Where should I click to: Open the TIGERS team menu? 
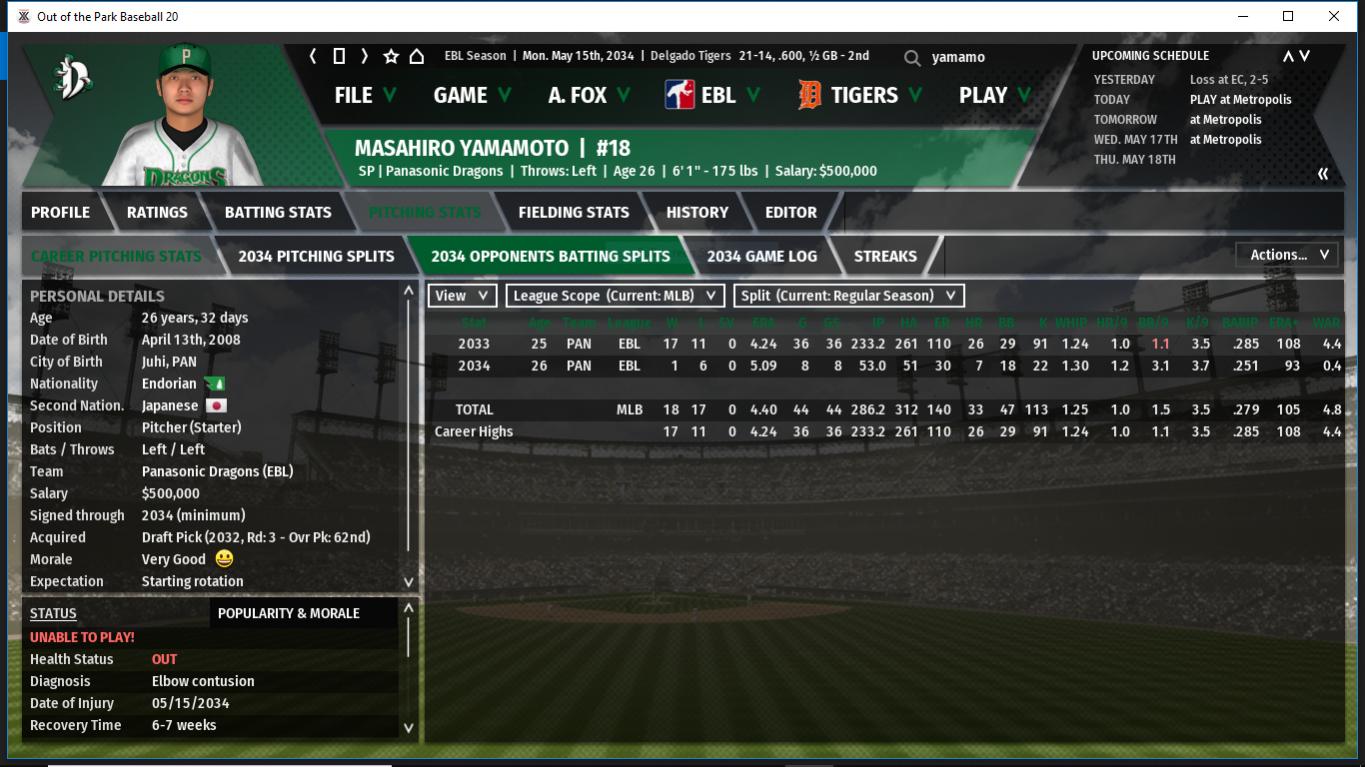862,95
